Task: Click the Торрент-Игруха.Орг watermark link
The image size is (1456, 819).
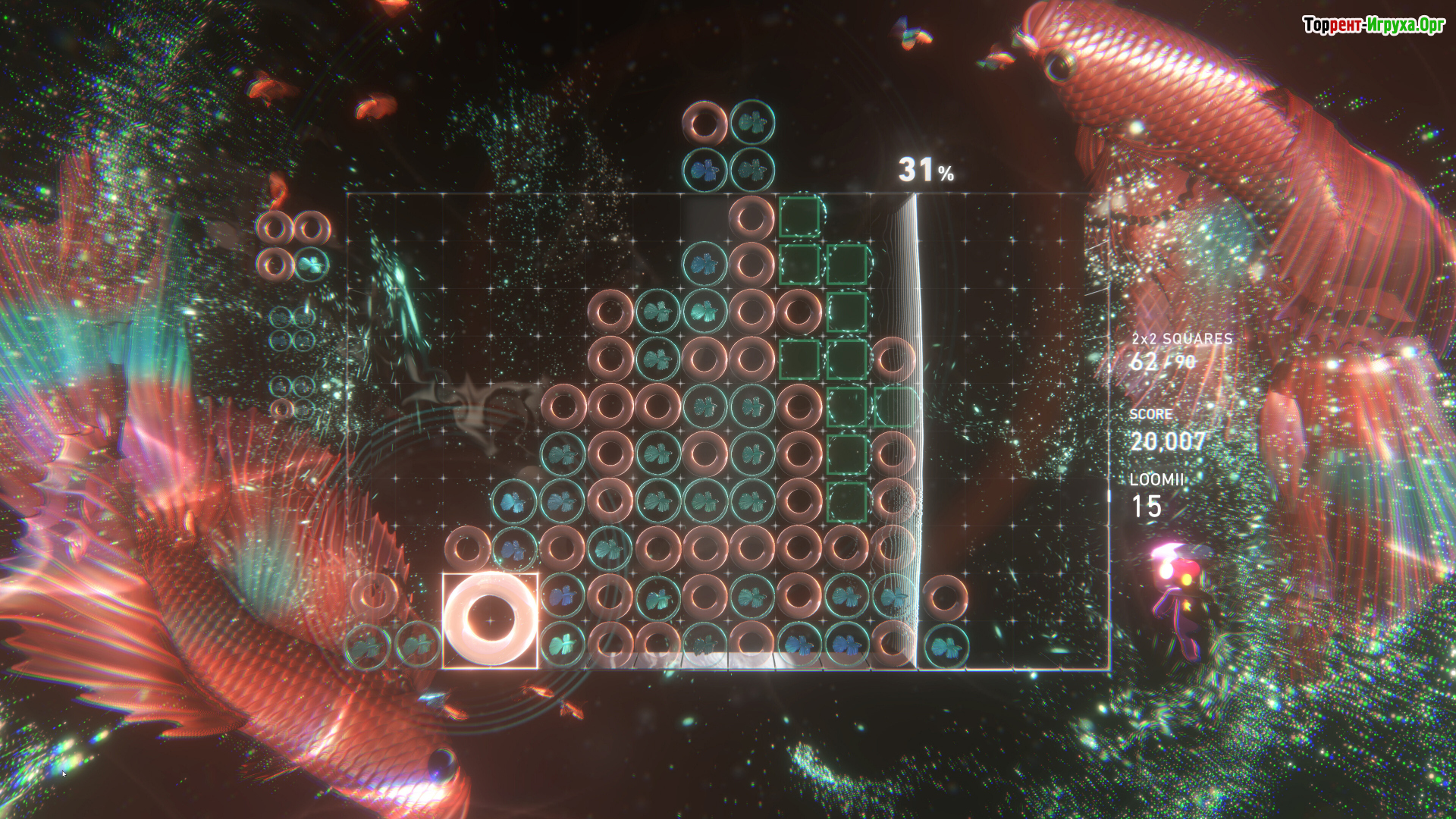Action: coord(1373,25)
